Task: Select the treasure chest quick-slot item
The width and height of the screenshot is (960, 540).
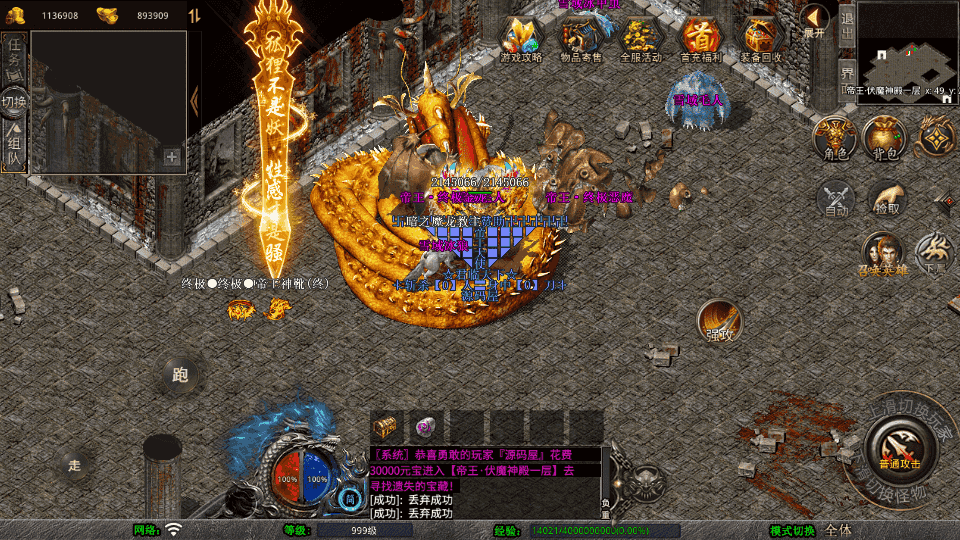Action: [385, 425]
